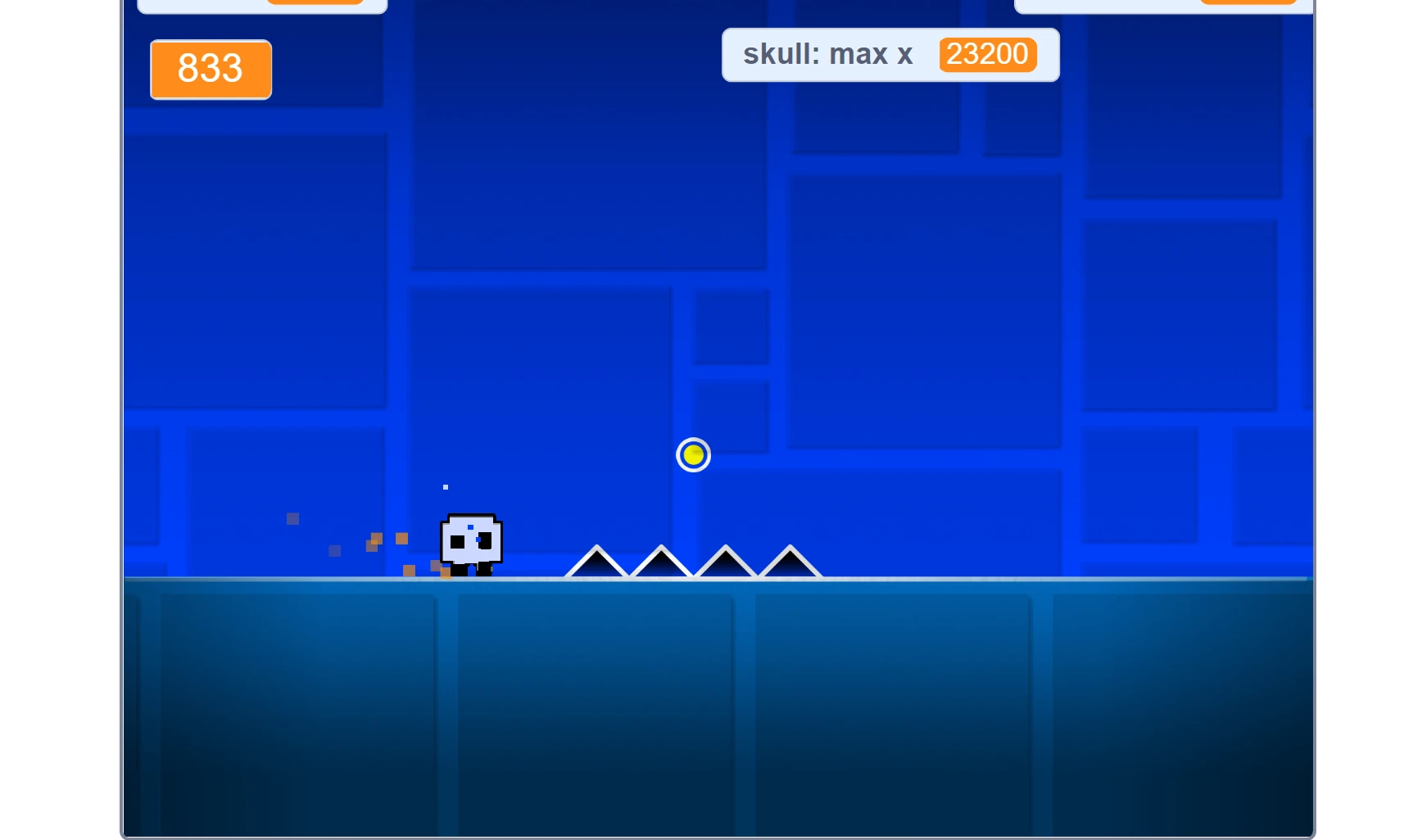The height and width of the screenshot is (840, 1404).
Task: Click the white skull character sprite
Action: pos(473,540)
